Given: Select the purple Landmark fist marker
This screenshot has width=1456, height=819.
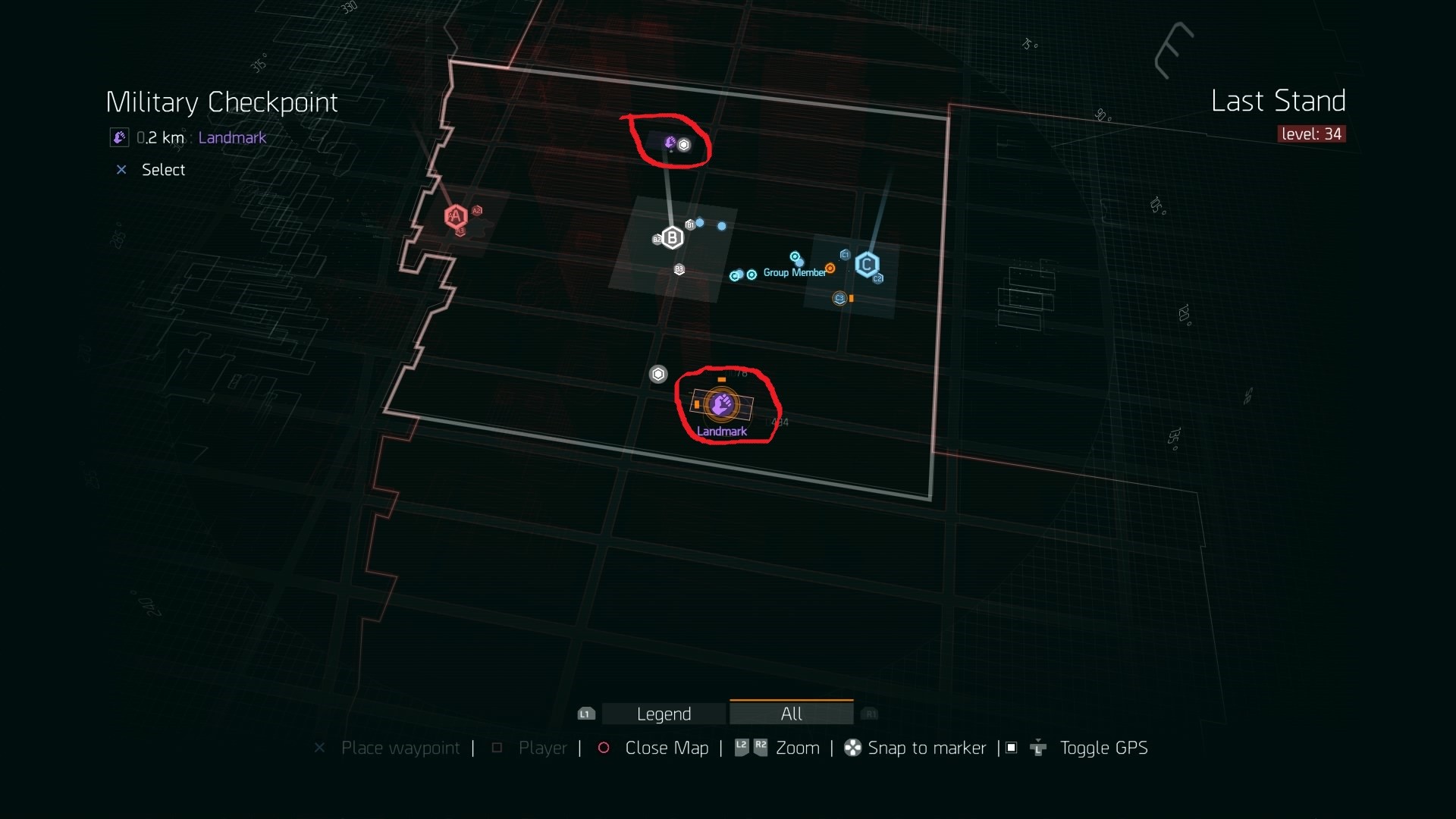Looking at the screenshot, I should coord(721,404).
